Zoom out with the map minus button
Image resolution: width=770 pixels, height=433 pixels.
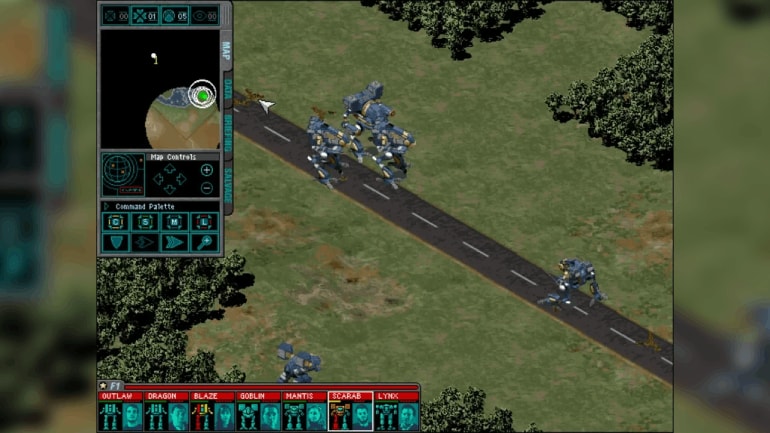[x=207, y=188]
